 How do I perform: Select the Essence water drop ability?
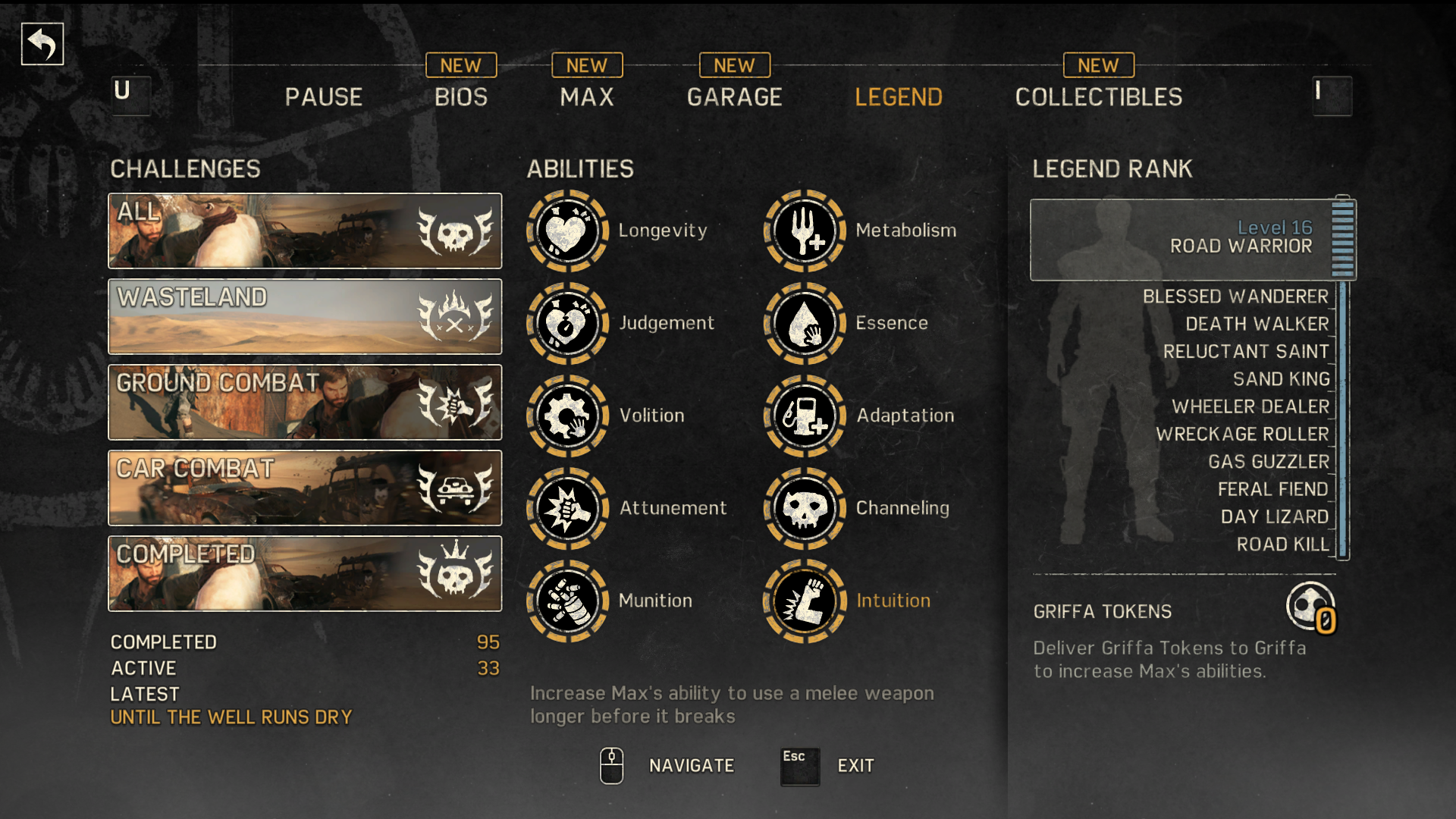(x=805, y=324)
